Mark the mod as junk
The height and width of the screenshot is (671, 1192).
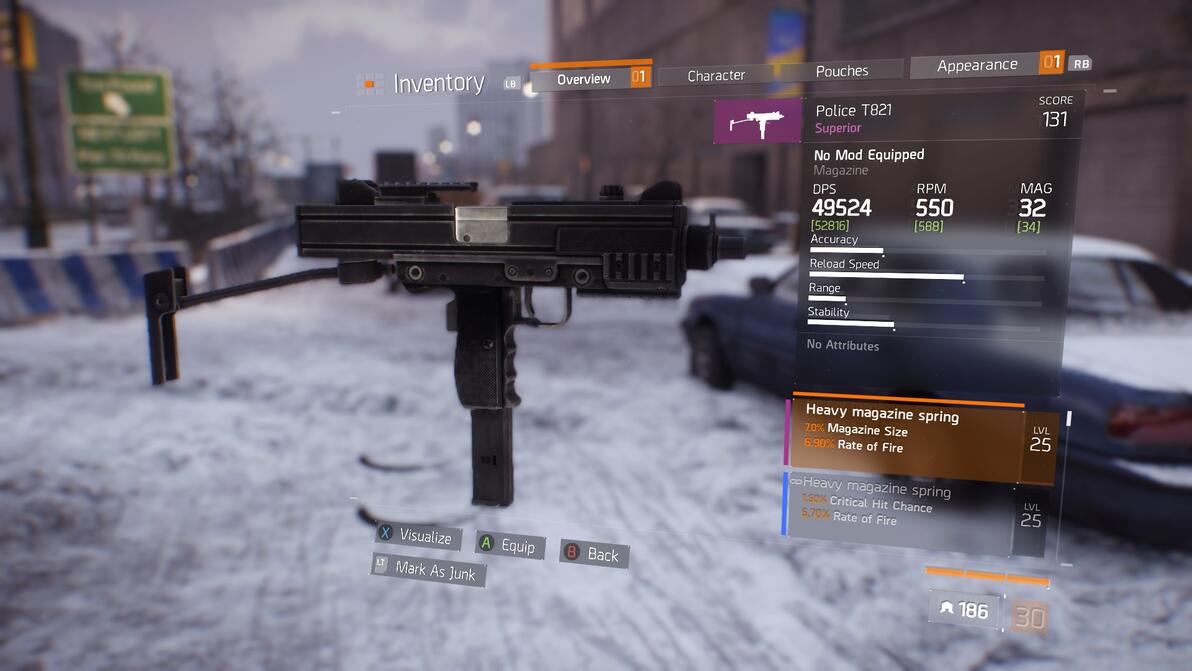(429, 569)
